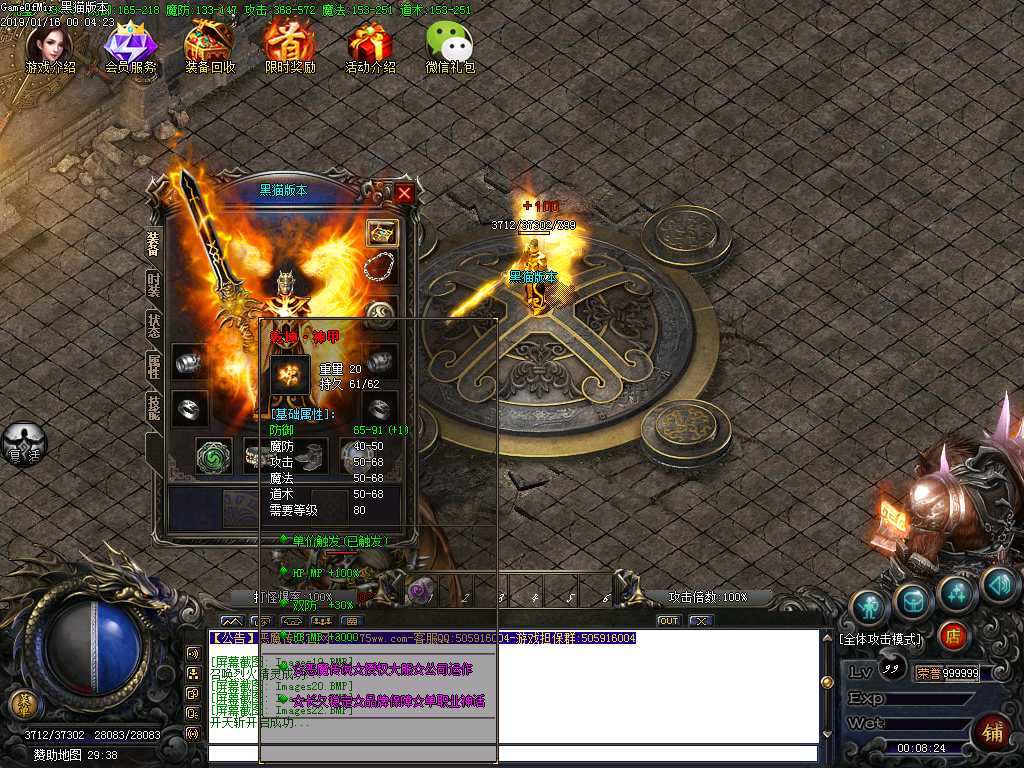Image resolution: width=1024 pixels, height=768 pixels.
Task: Click the red 店 shop button
Action: tap(953, 636)
